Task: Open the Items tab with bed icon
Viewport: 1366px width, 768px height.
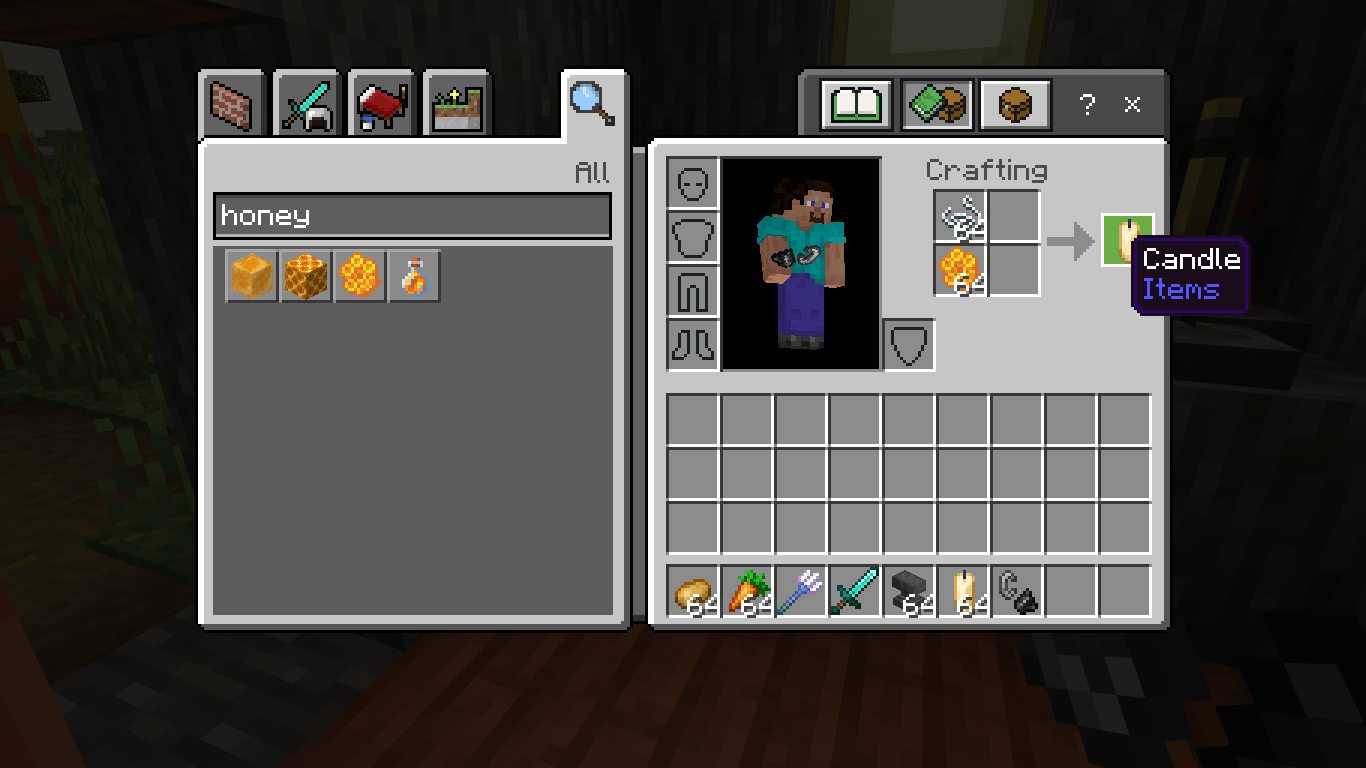Action: pos(380,103)
